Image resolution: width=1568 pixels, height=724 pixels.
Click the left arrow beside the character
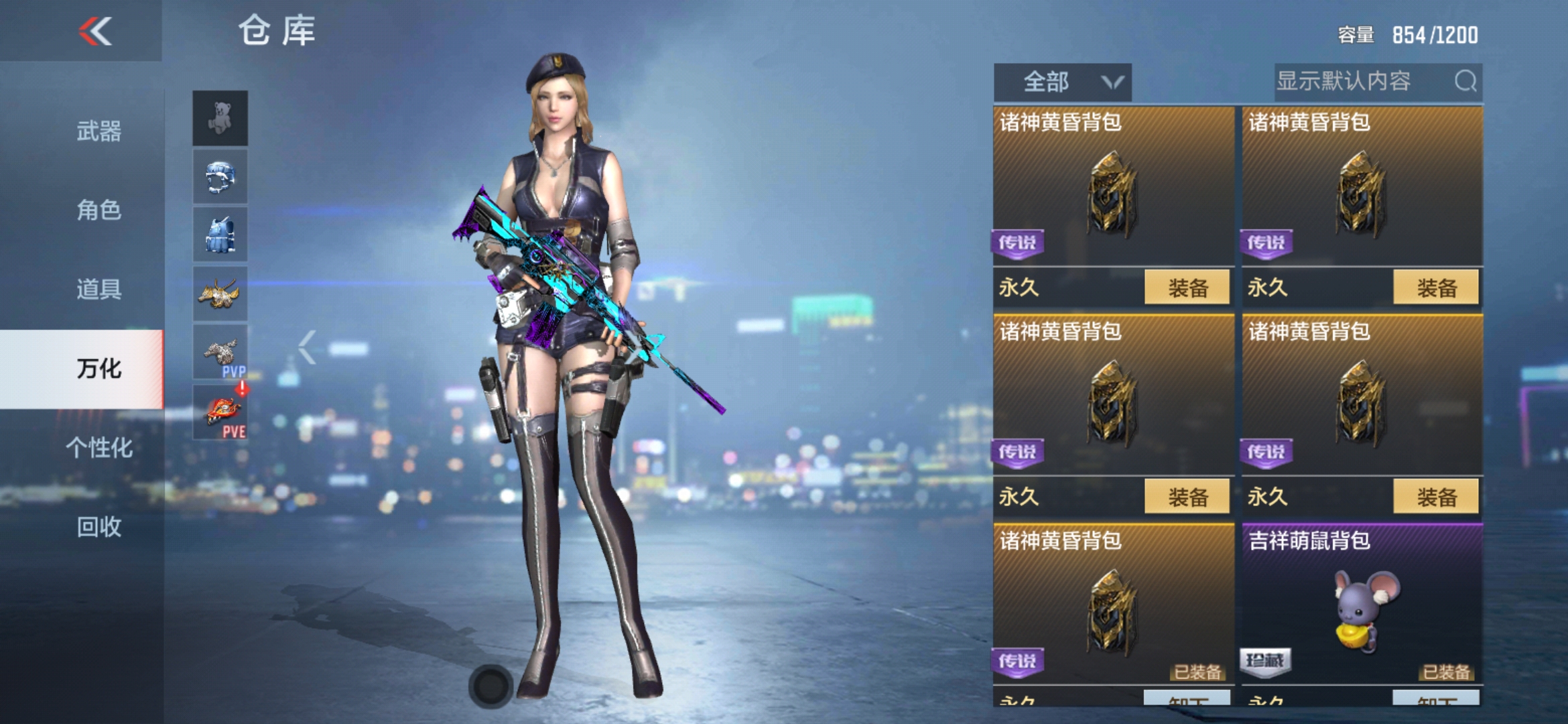(x=307, y=347)
